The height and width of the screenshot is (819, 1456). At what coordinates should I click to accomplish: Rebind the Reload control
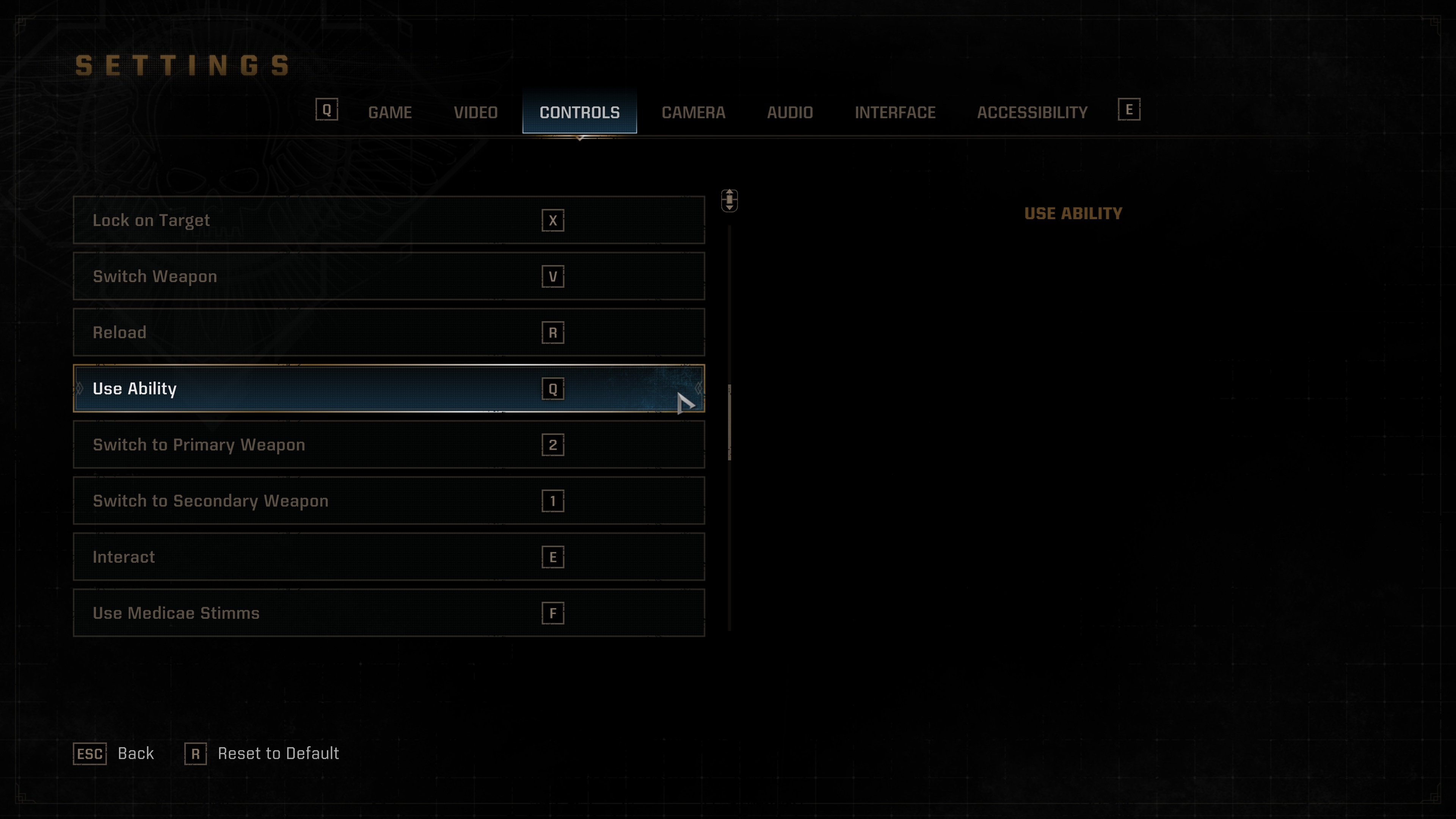[388, 333]
